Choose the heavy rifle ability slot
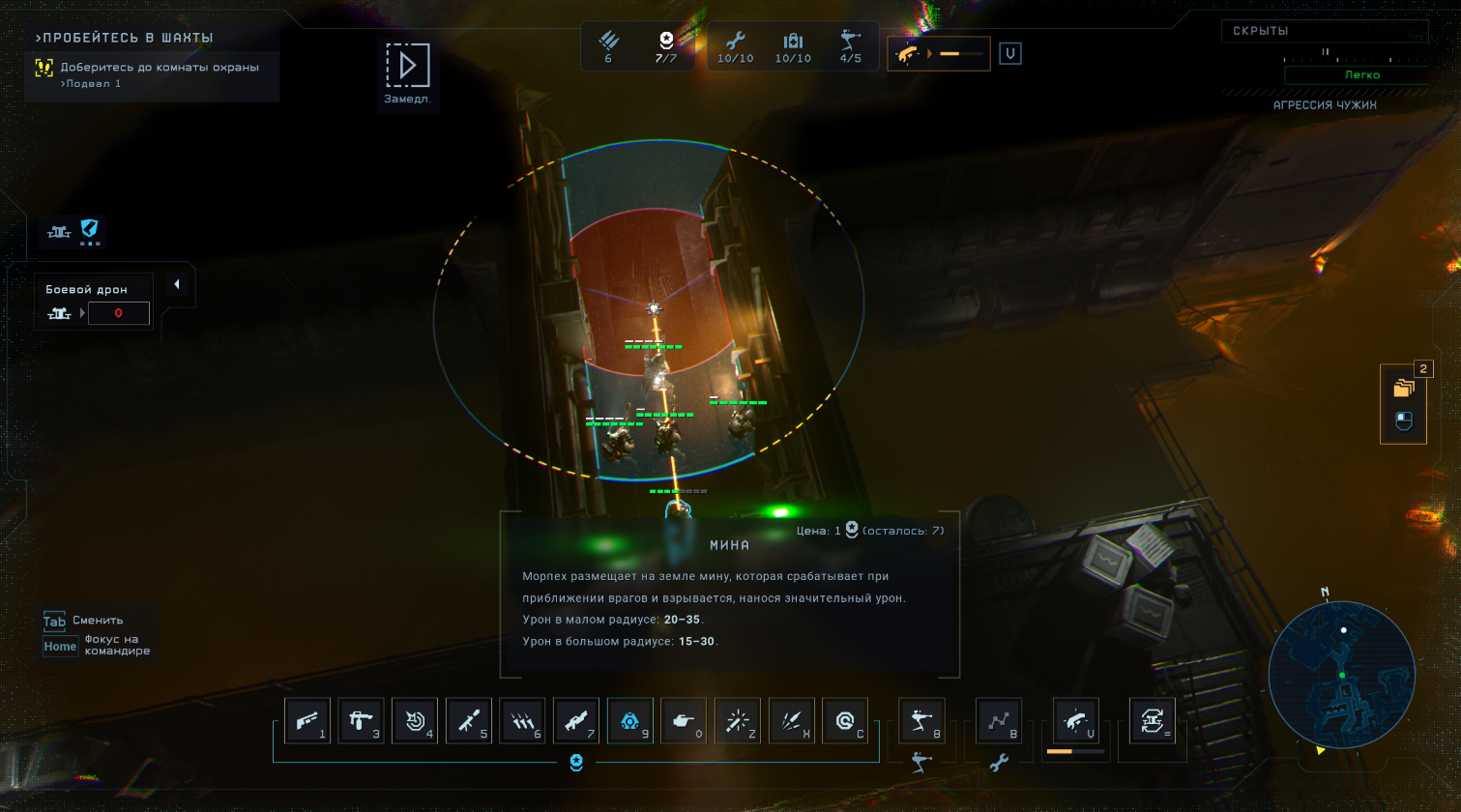This screenshot has width=1461, height=812. (x=576, y=721)
